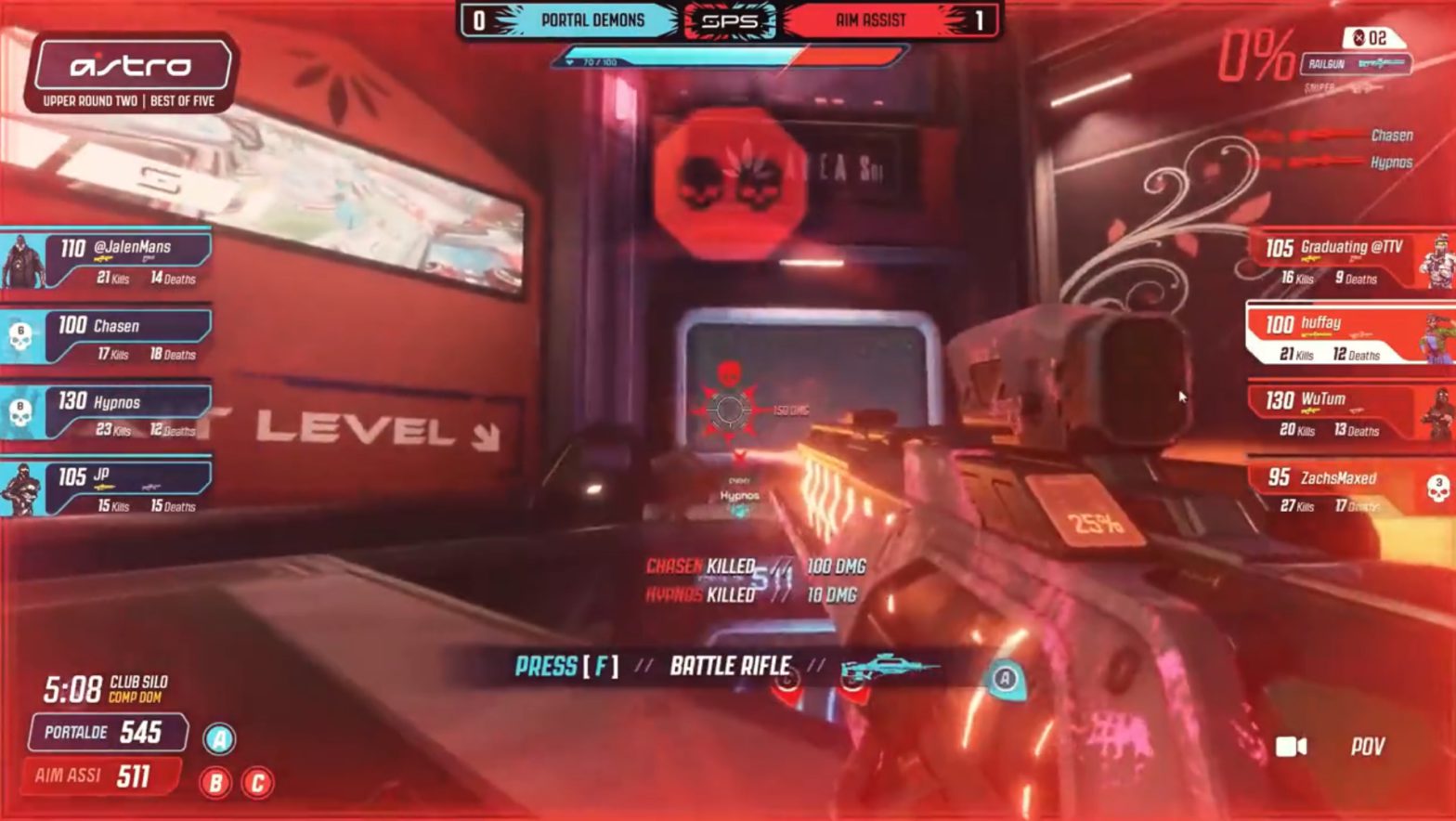Click the Astro headset logo
1456x821 pixels.
[x=130, y=66]
